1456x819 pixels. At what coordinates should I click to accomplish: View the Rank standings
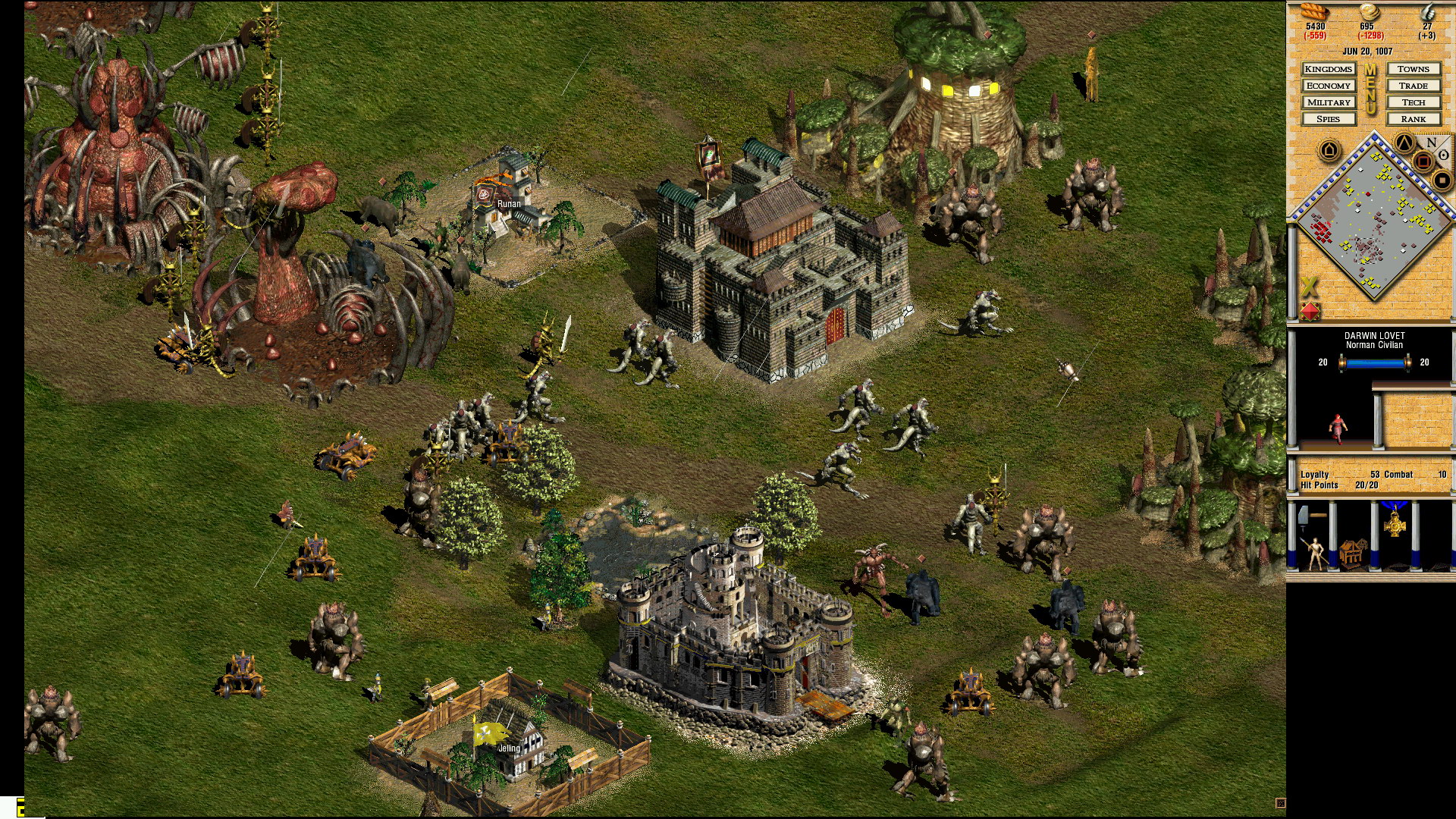pos(1414,119)
